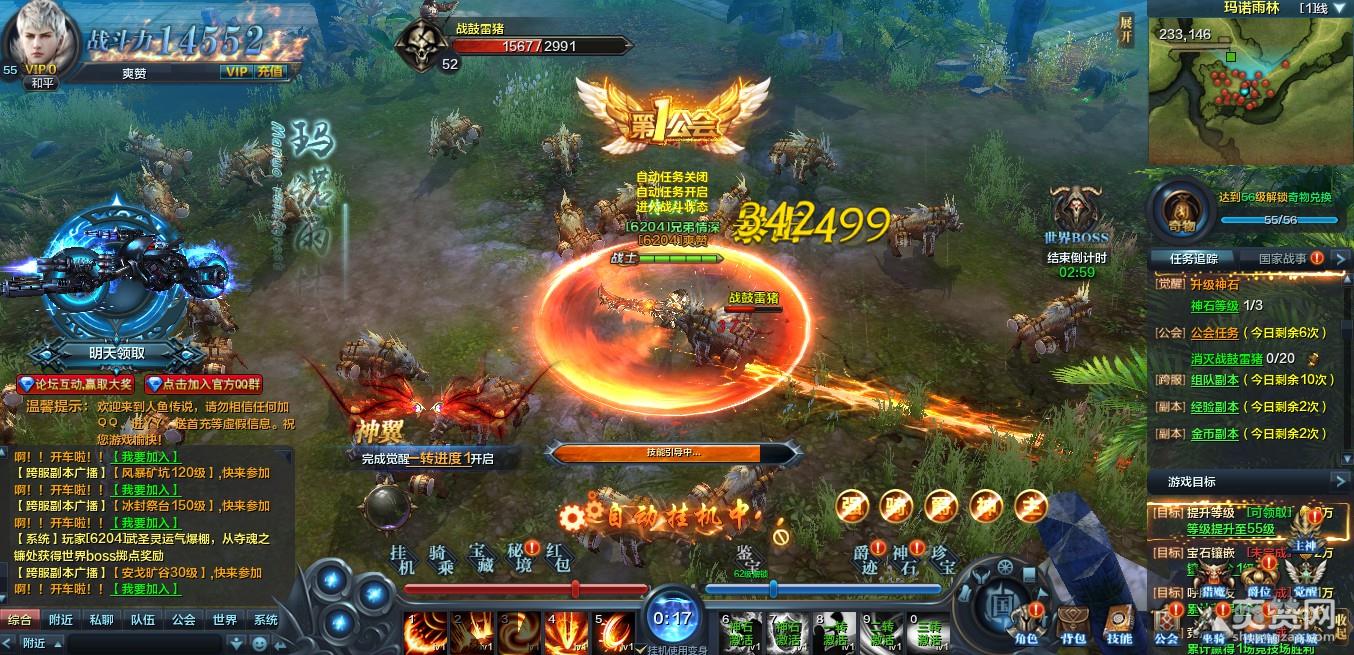Switch chat to the 世界 tab

[224, 620]
